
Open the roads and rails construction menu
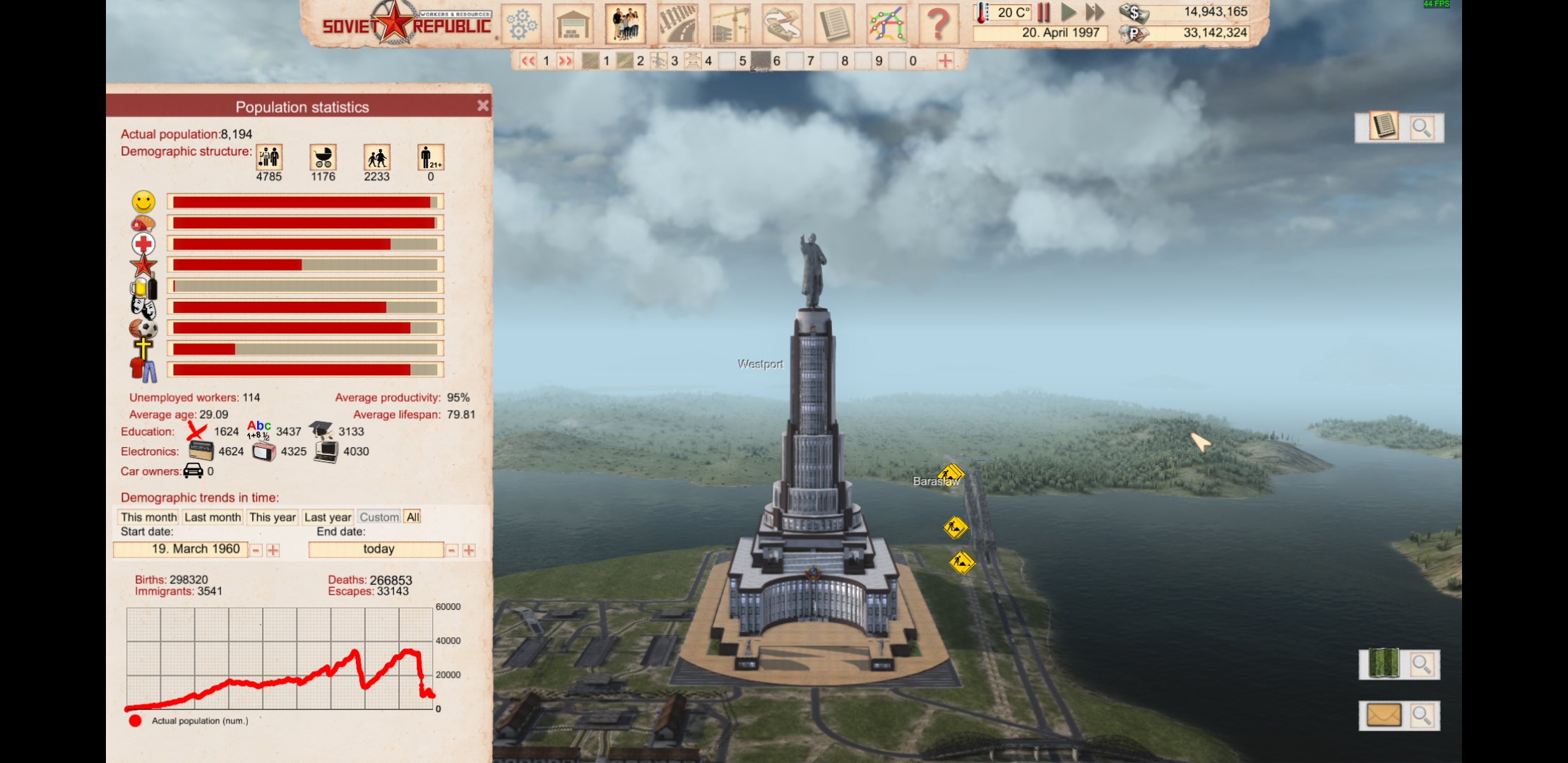(x=677, y=24)
